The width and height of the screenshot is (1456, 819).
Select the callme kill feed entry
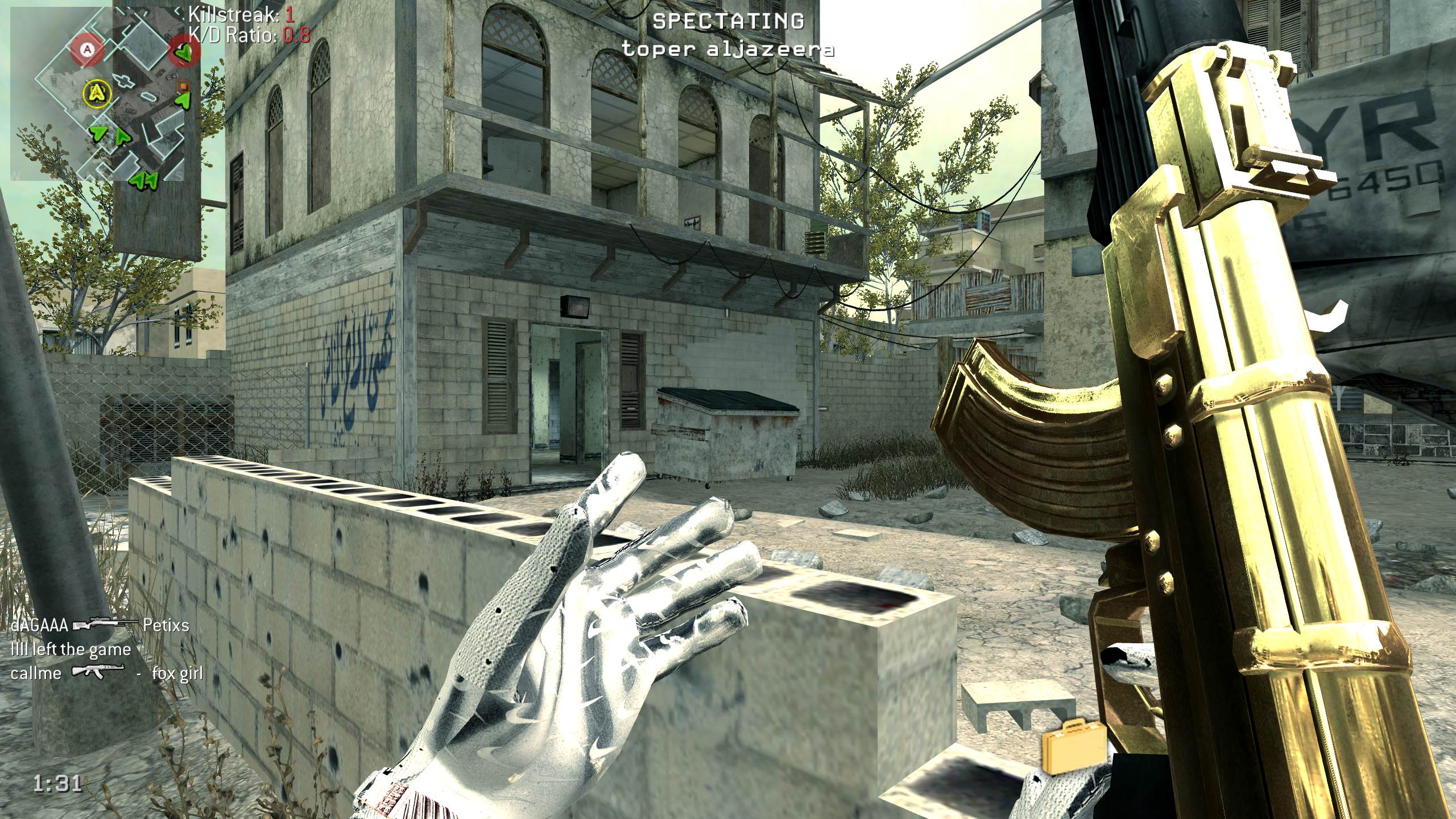click(x=107, y=673)
